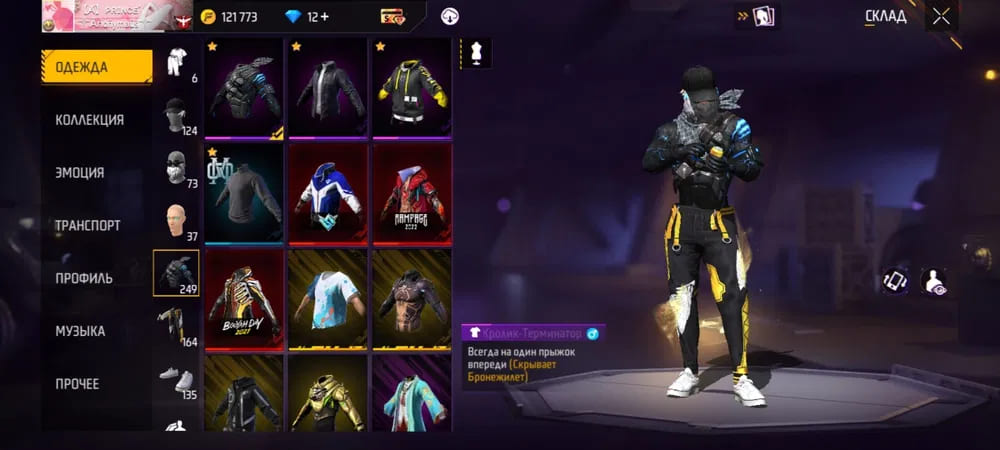Choose the head/hair subcategory with 37 items

[176, 222]
